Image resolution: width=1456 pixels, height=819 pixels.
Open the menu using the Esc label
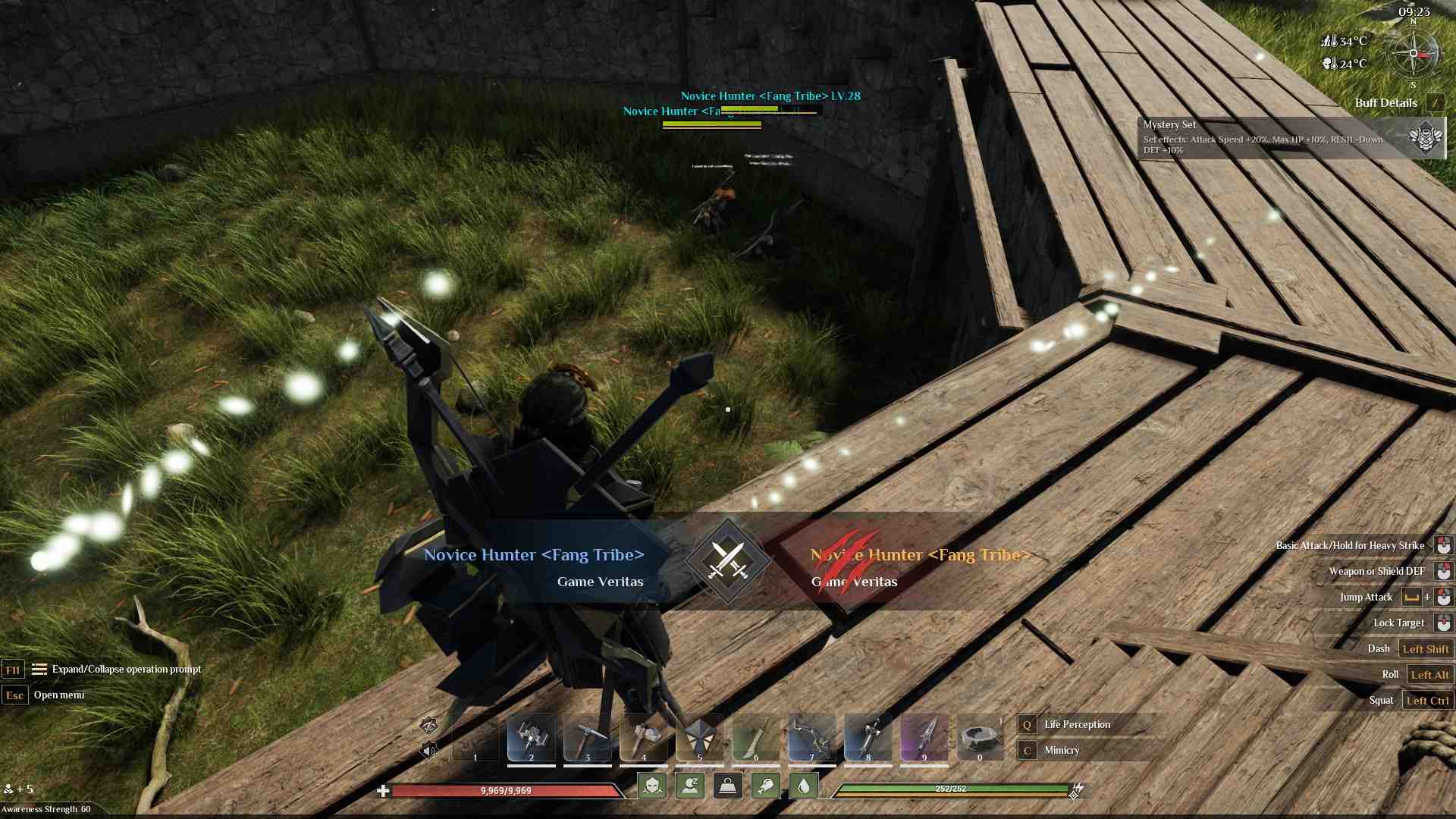15,695
